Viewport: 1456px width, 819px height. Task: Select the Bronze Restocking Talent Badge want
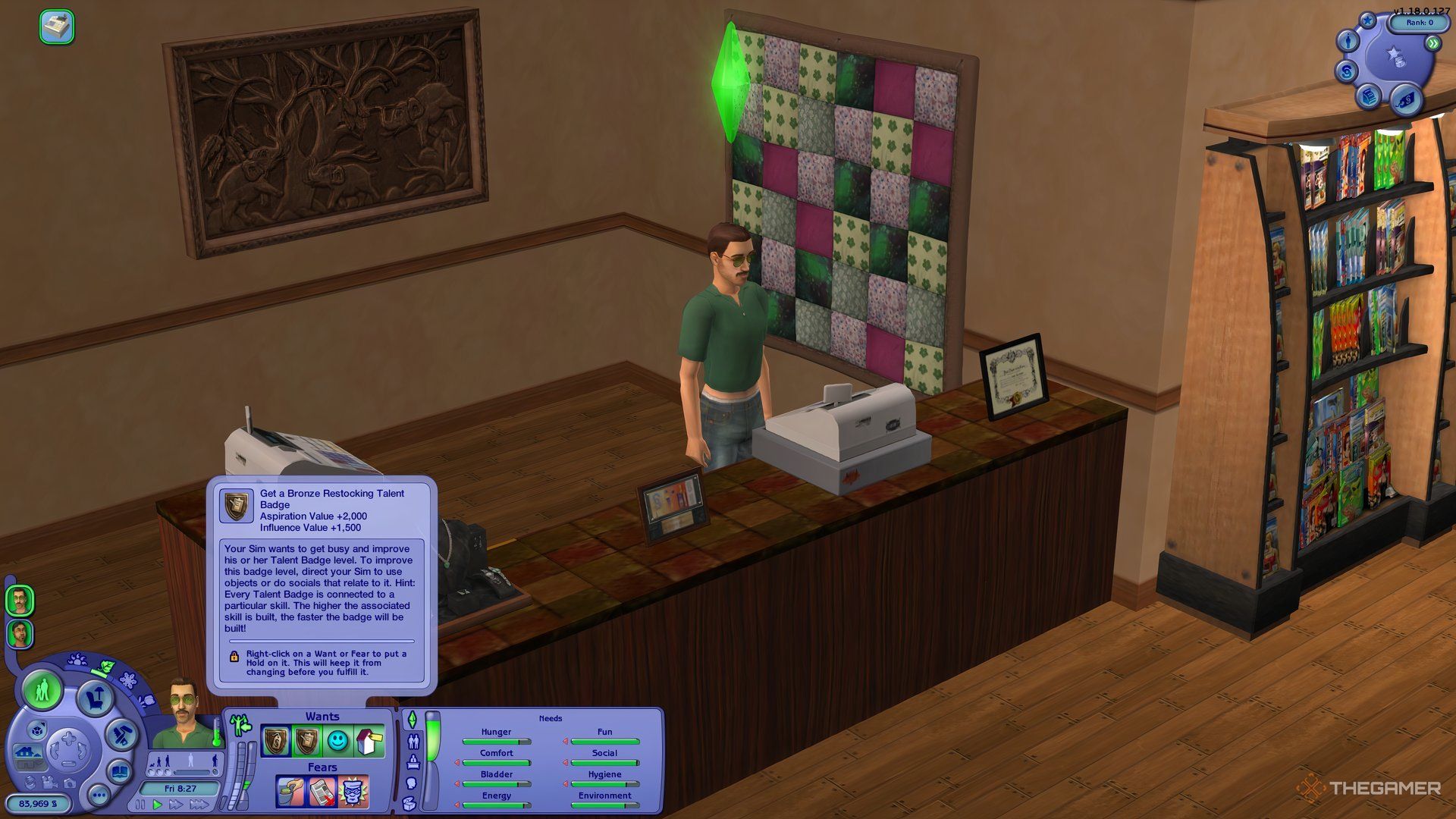pos(306,741)
